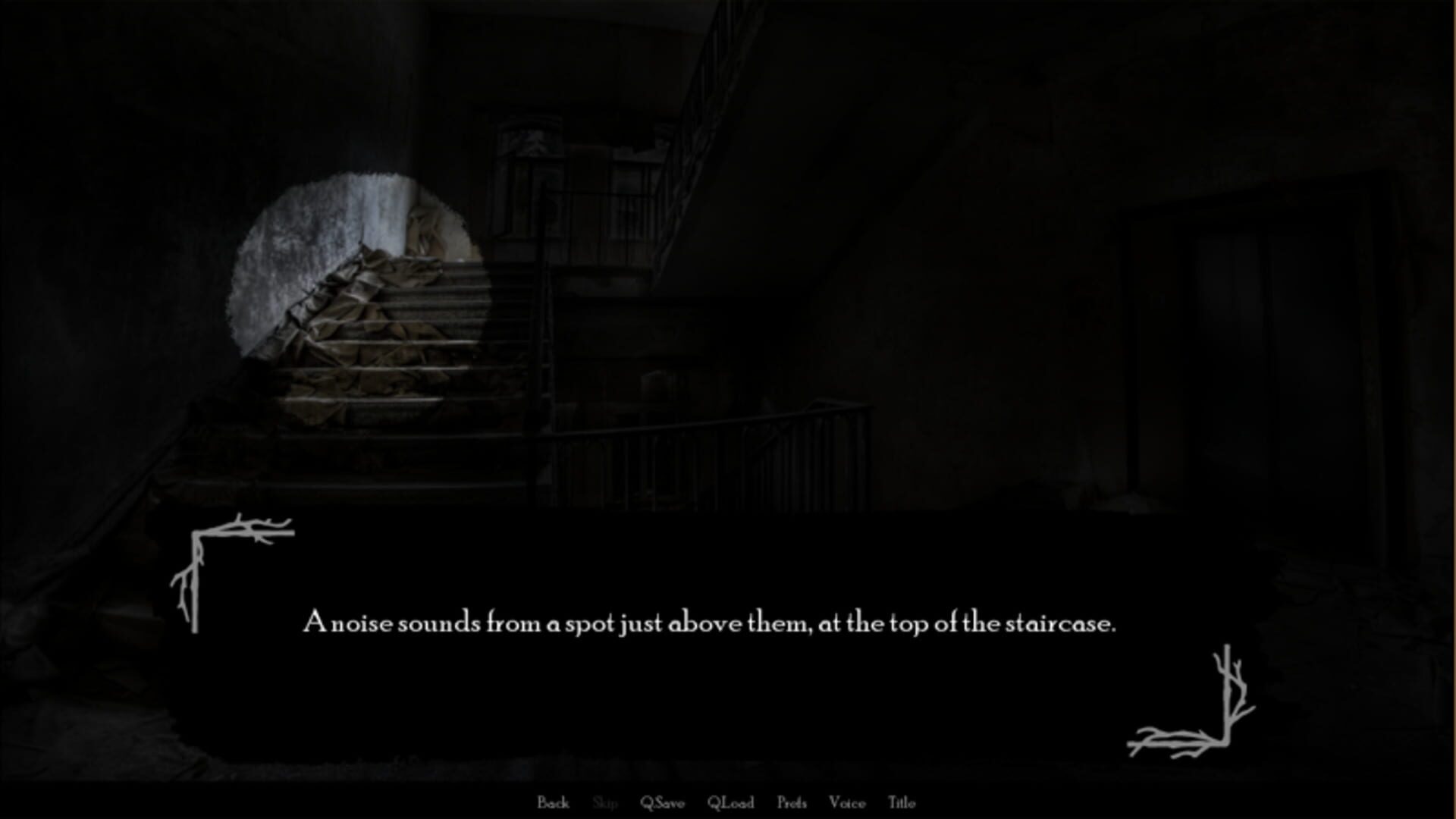Return to the Title screen
1456x819 pixels.
point(902,802)
